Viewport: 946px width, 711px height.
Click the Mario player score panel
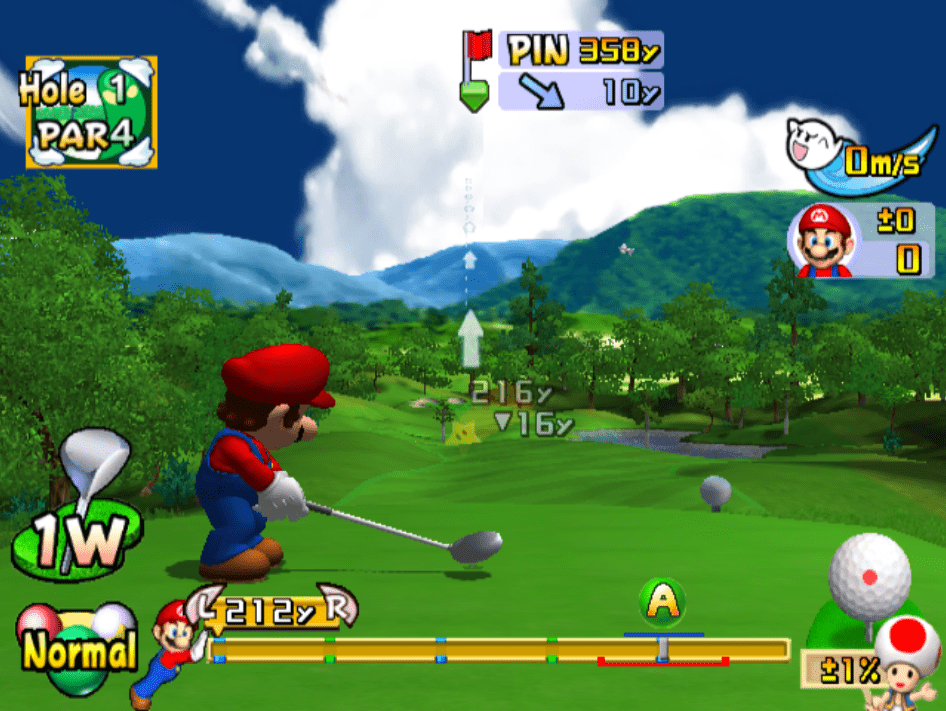pos(853,242)
